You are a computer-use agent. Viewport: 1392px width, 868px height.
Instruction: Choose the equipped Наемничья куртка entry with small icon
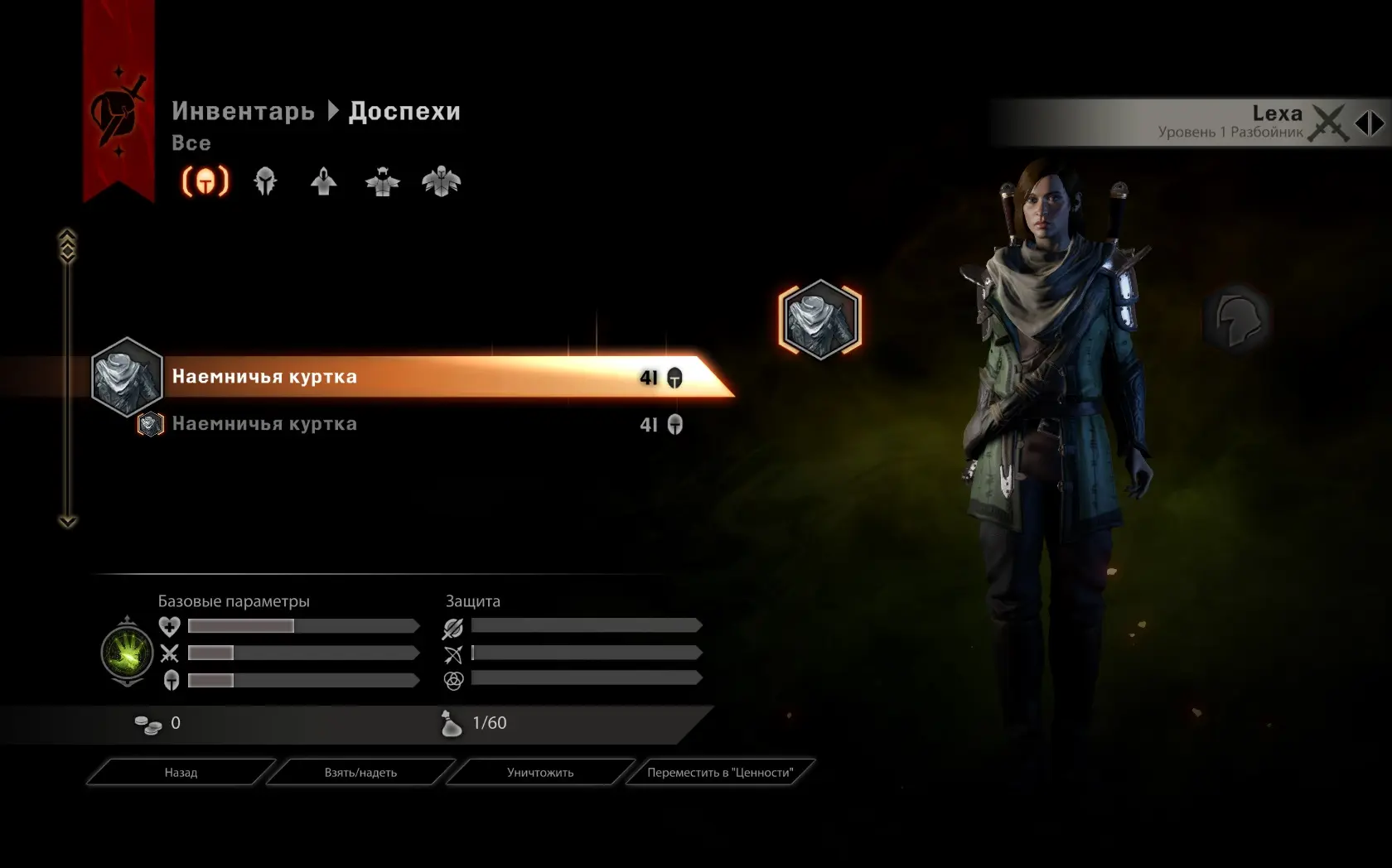coord(265,424)
